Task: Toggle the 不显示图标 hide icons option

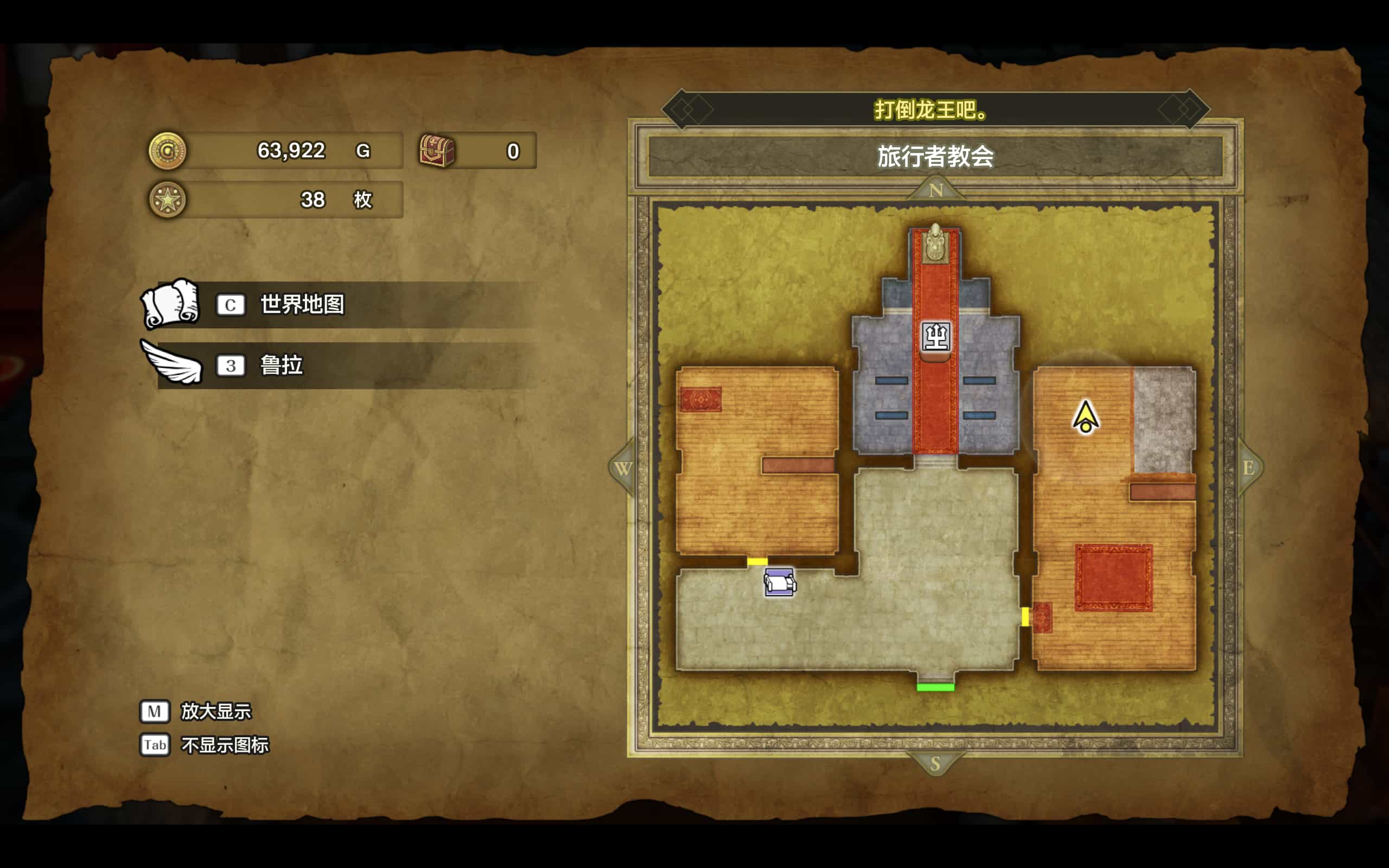Action: click(x=225, y=745)
